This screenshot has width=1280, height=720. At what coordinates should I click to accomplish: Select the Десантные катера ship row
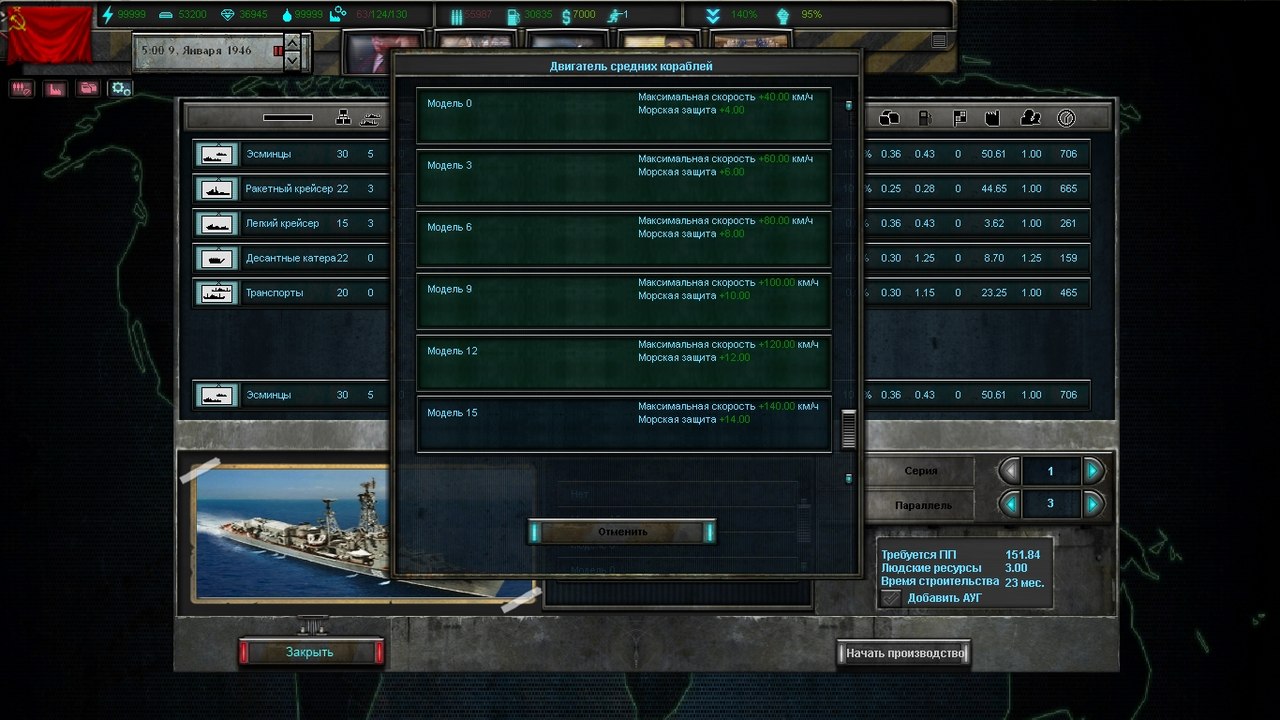pyautogui.click(x=290, y=258)
